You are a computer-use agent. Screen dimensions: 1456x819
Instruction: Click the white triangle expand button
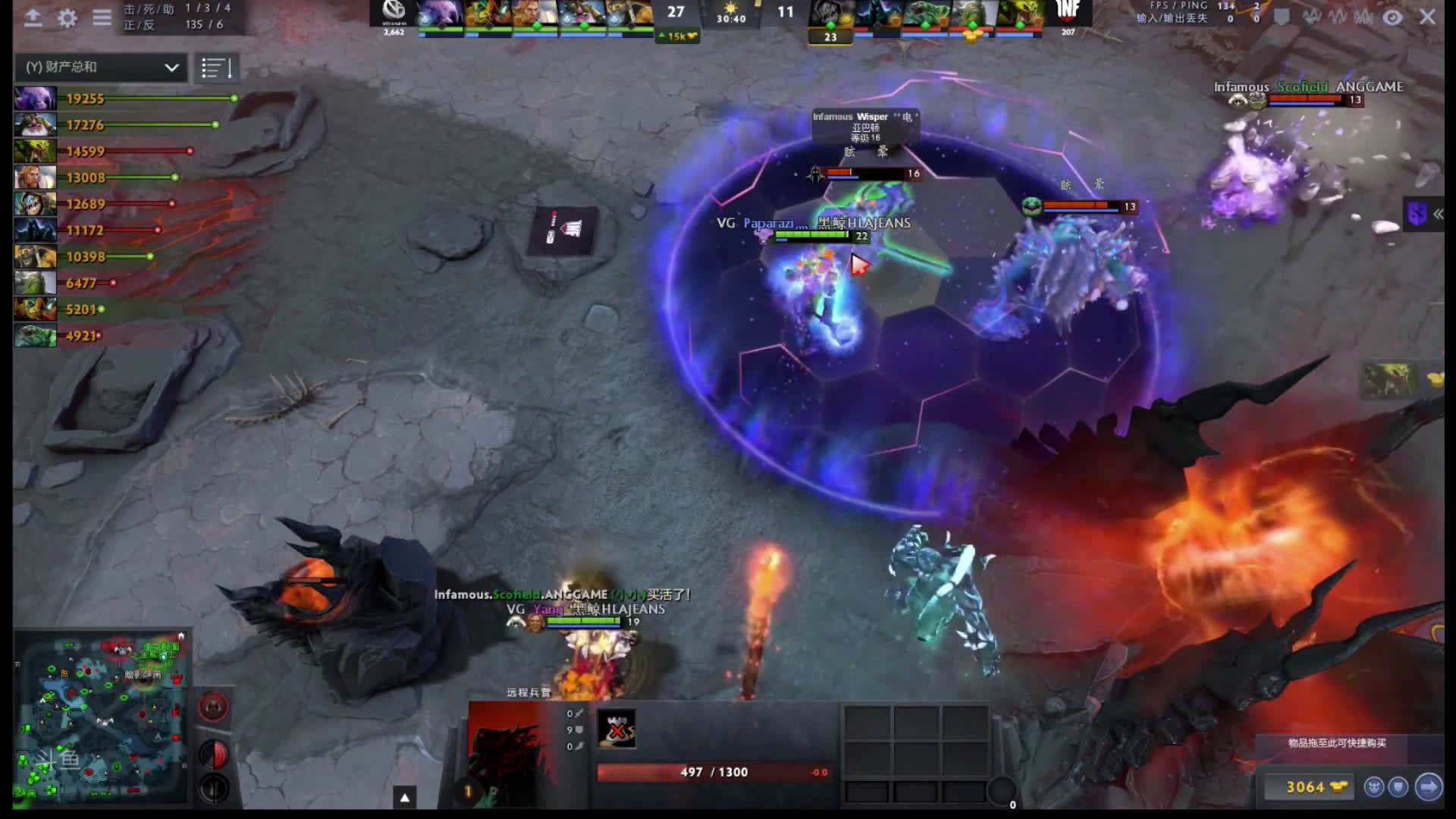[x=405, y=798]
